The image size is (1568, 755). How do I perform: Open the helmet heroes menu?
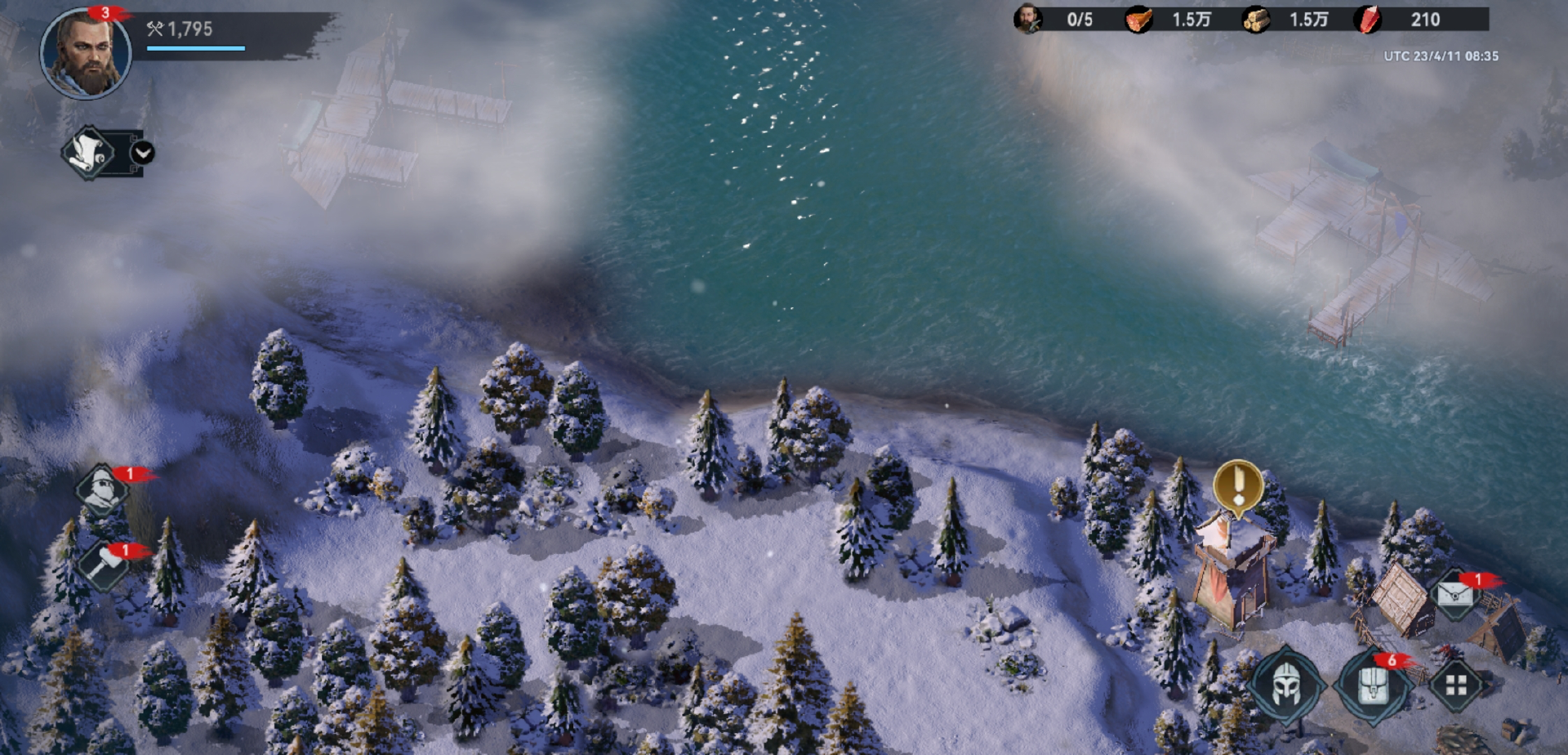click(1285, 685)
